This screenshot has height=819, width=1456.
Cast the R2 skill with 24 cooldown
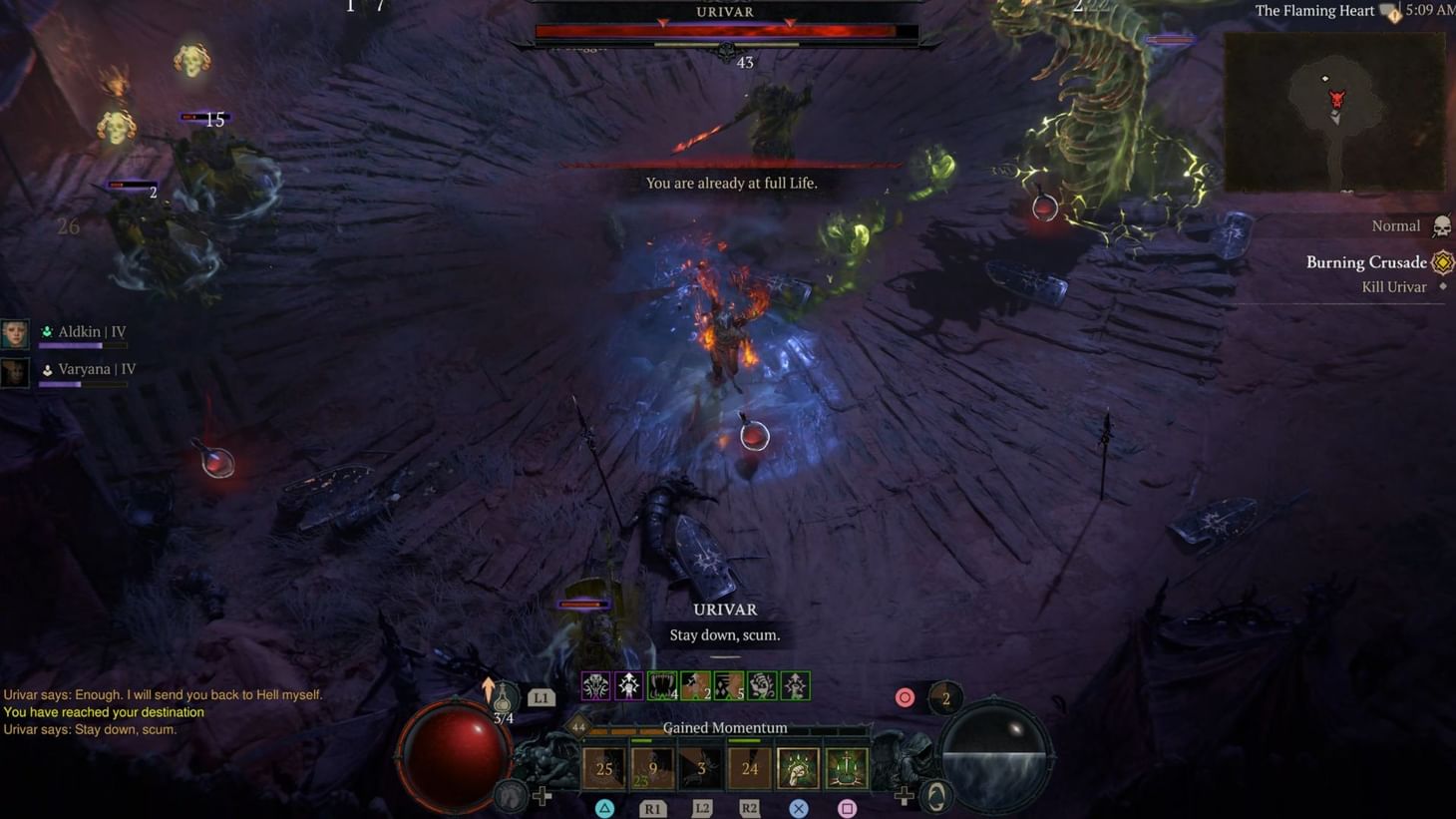pos(749,768)
